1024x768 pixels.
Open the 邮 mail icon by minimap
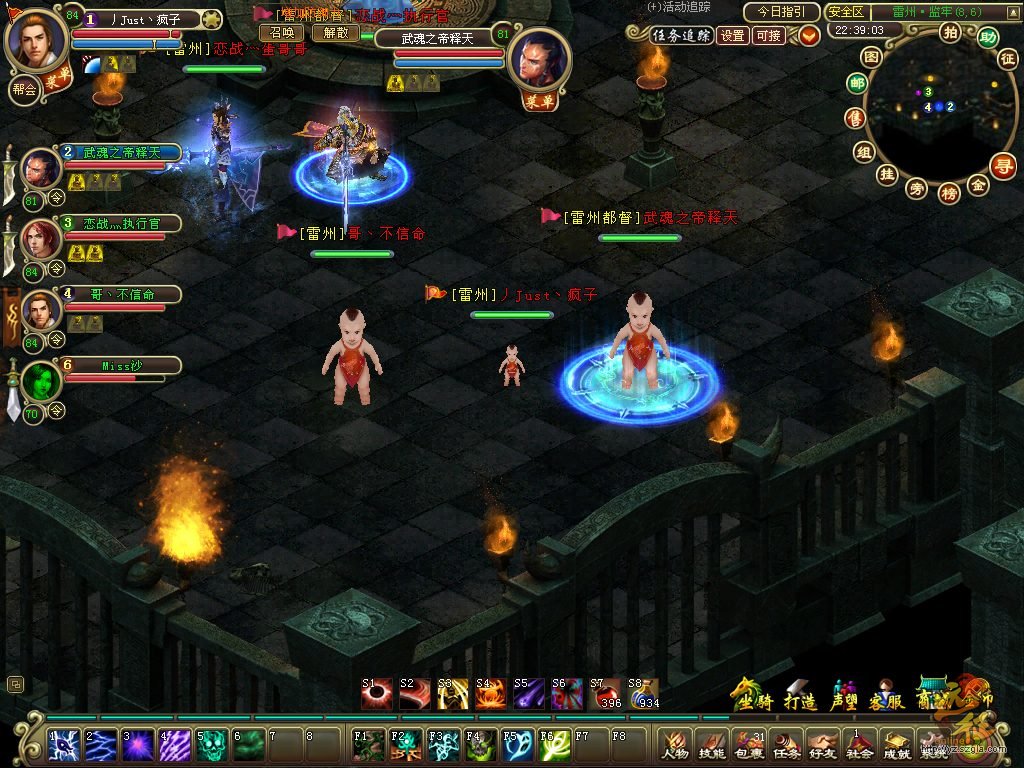(857, 84)
